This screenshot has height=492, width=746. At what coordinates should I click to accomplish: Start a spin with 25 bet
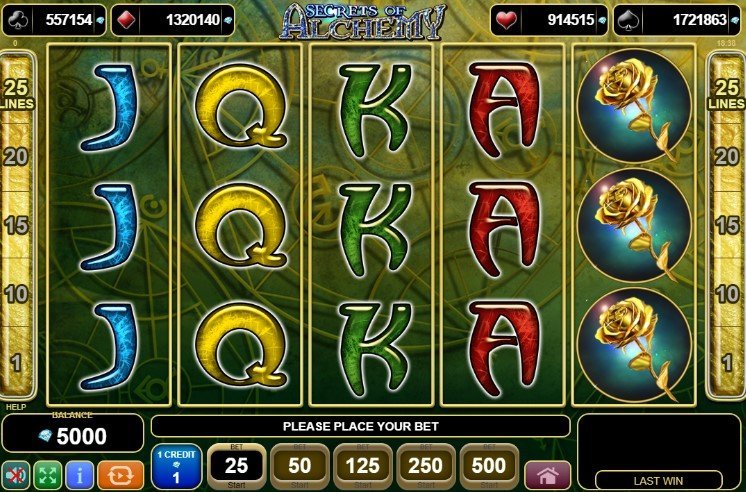(236, 467)
